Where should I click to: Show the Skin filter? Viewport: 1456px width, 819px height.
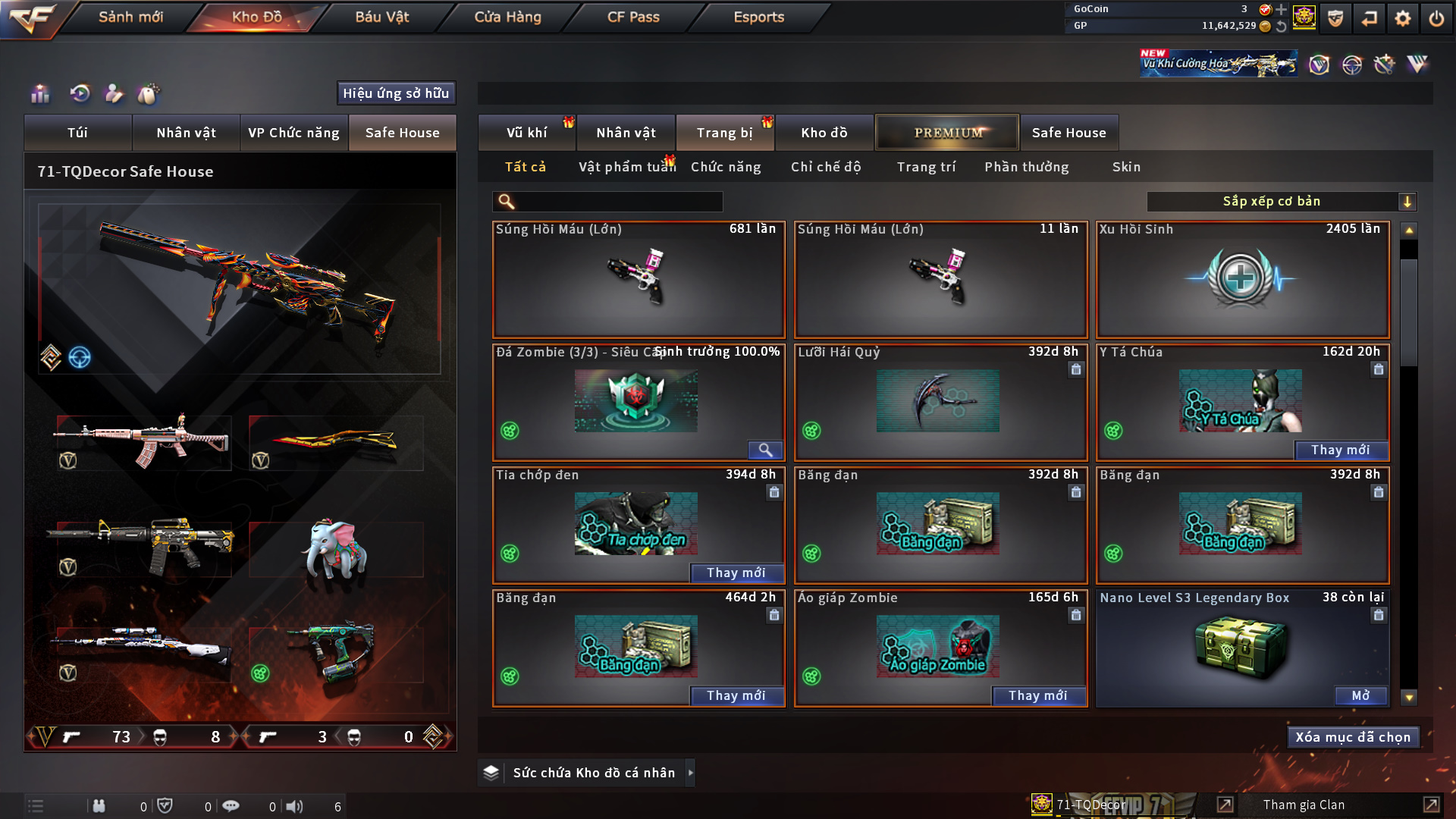pos(1126,167)
